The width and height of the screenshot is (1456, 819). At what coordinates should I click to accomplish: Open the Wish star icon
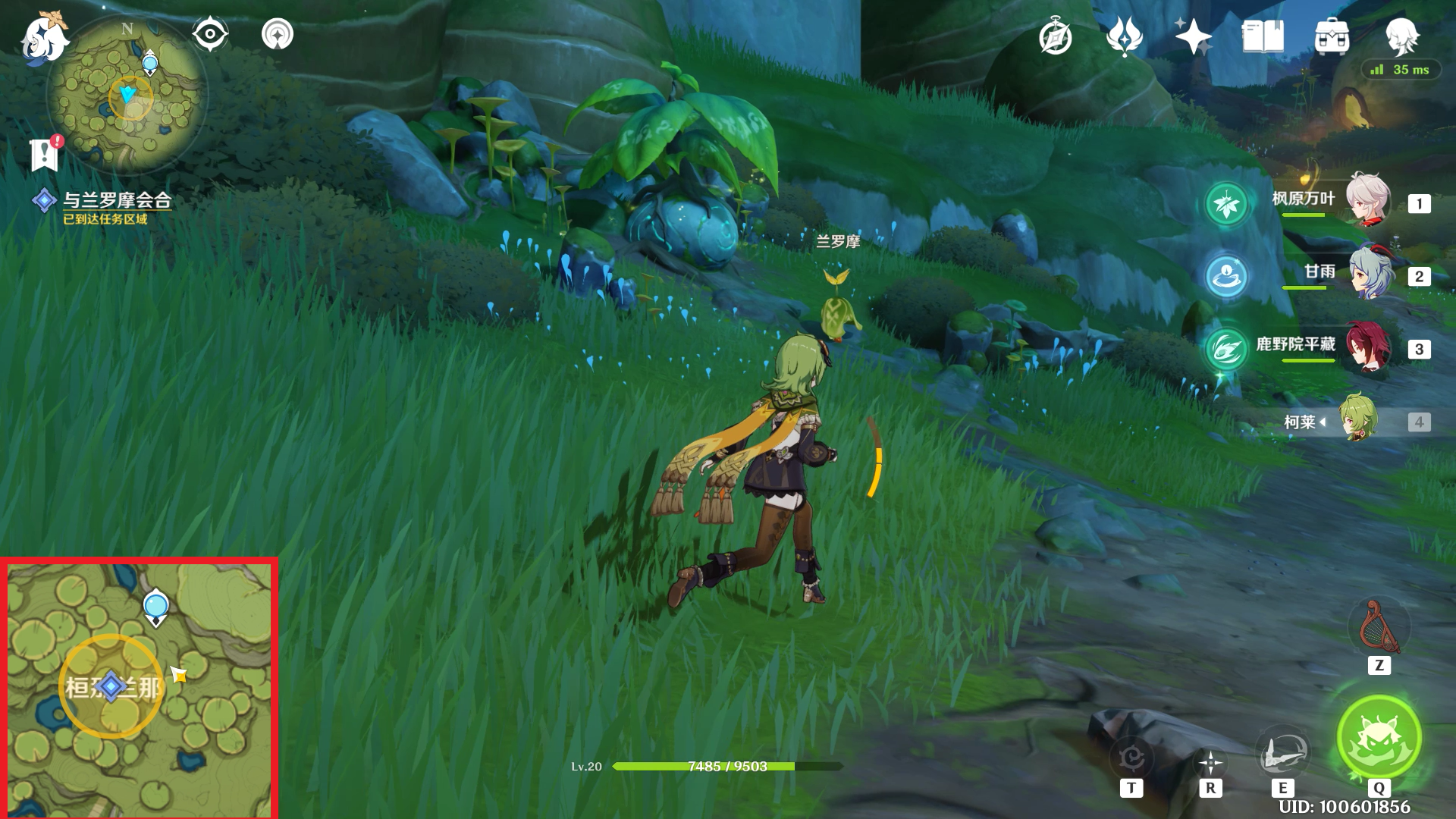[1193, 36]
